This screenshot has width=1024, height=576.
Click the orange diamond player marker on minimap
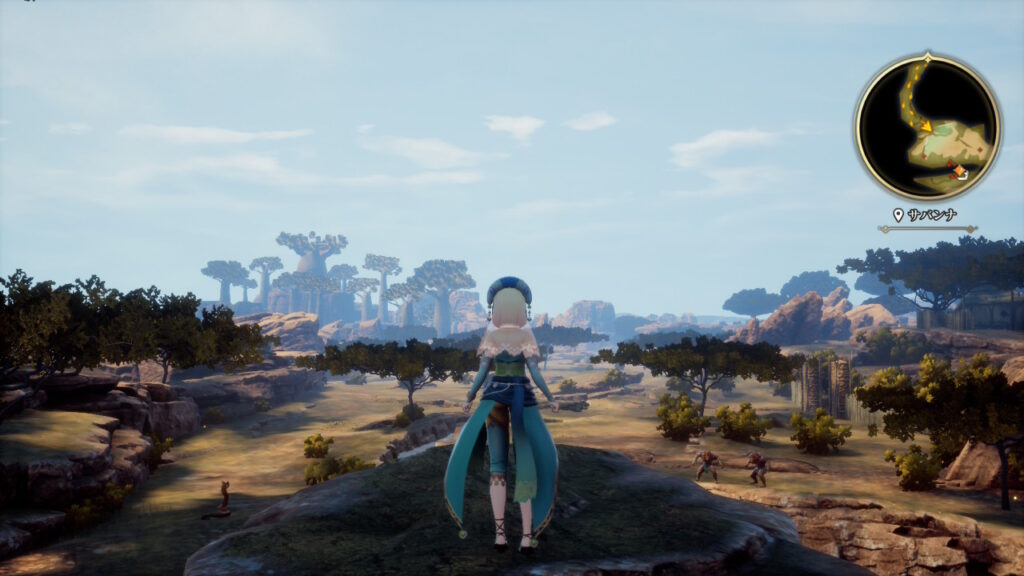pyautogui.click(x=959, y=172)
